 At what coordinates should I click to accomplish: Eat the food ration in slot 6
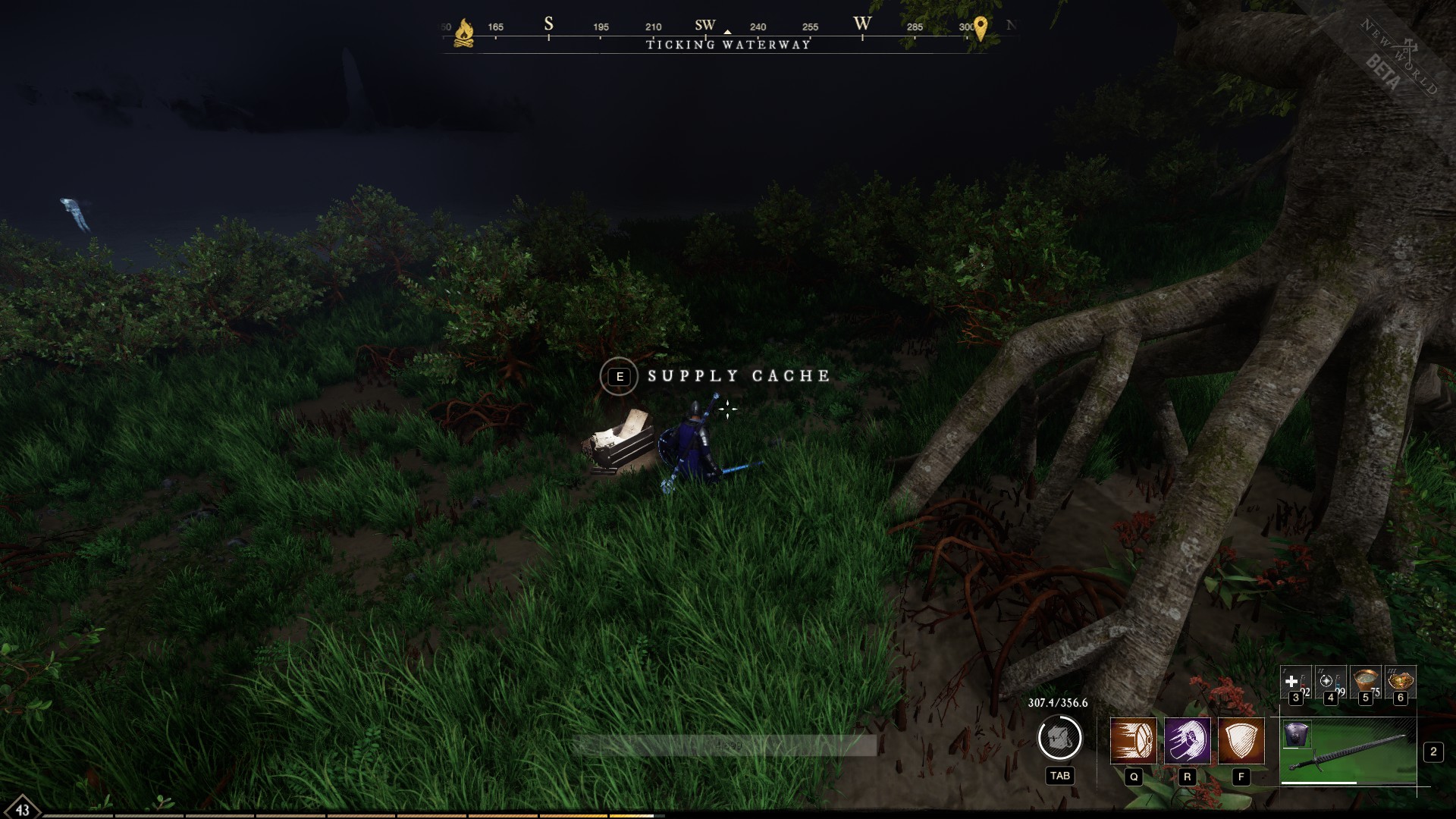coord(1400,682)
